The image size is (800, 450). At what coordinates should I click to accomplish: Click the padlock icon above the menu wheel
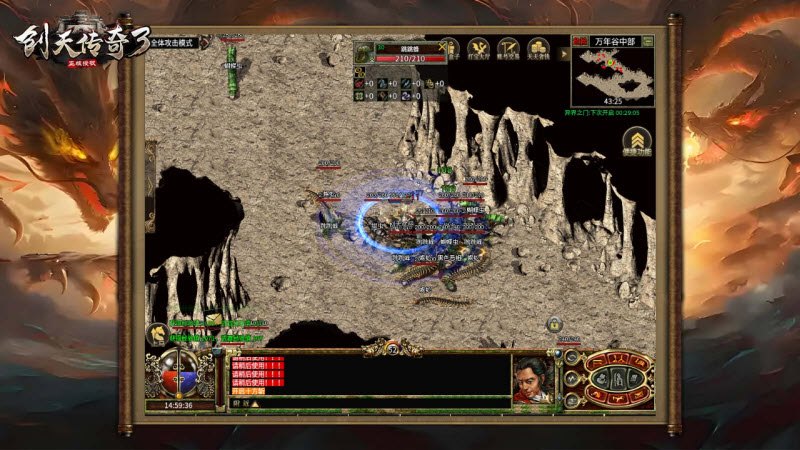(553, 325)
